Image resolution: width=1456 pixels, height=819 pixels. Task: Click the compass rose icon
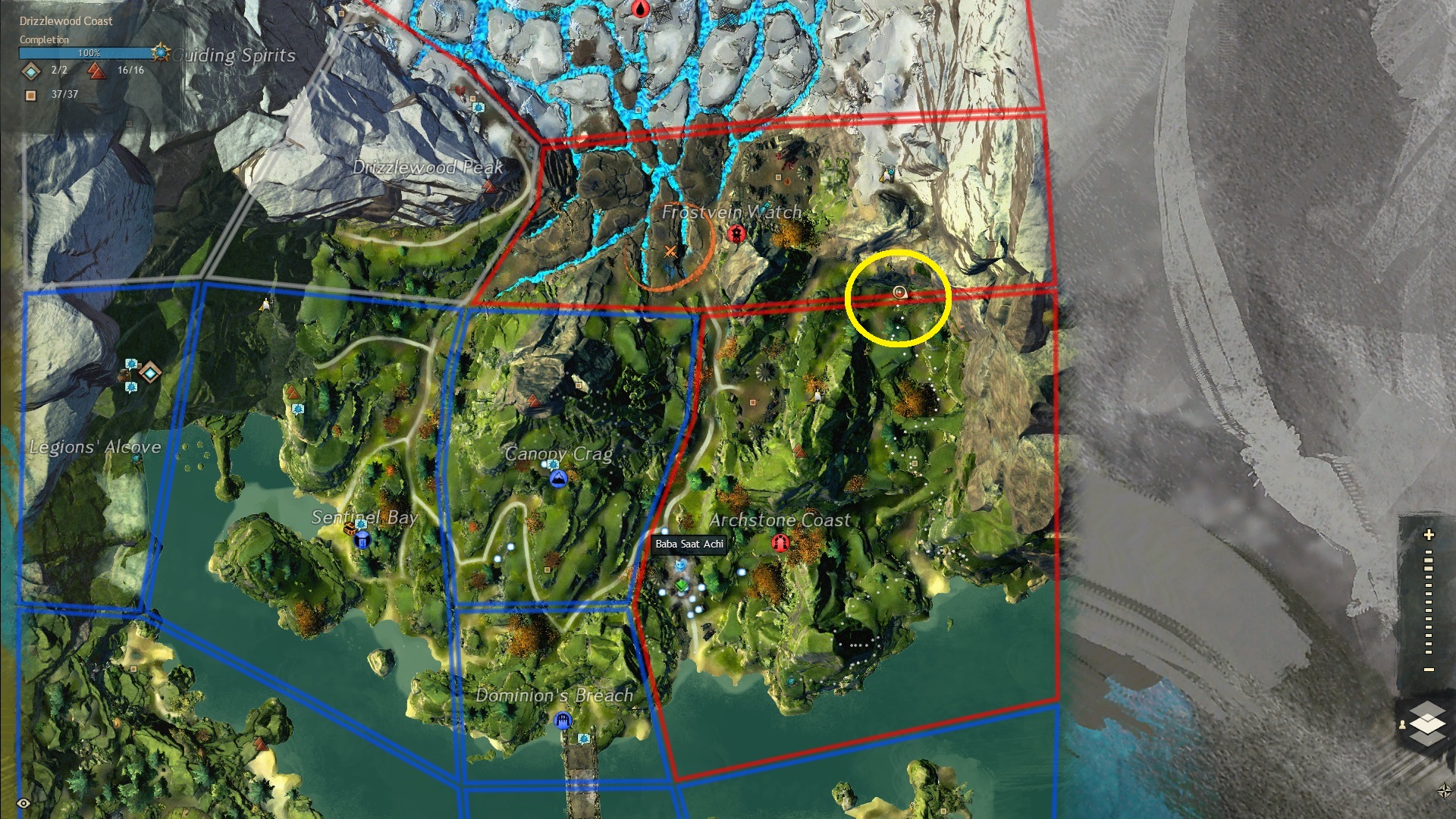[1444, 791]
